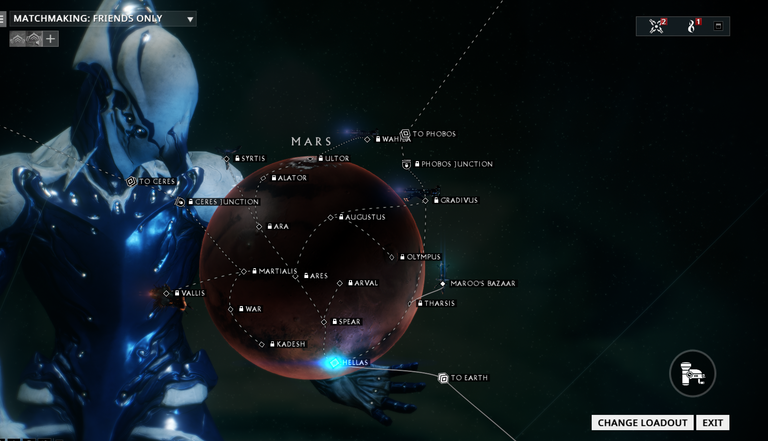
Task: Select the Hellas mission node
Action: [333, 362]
